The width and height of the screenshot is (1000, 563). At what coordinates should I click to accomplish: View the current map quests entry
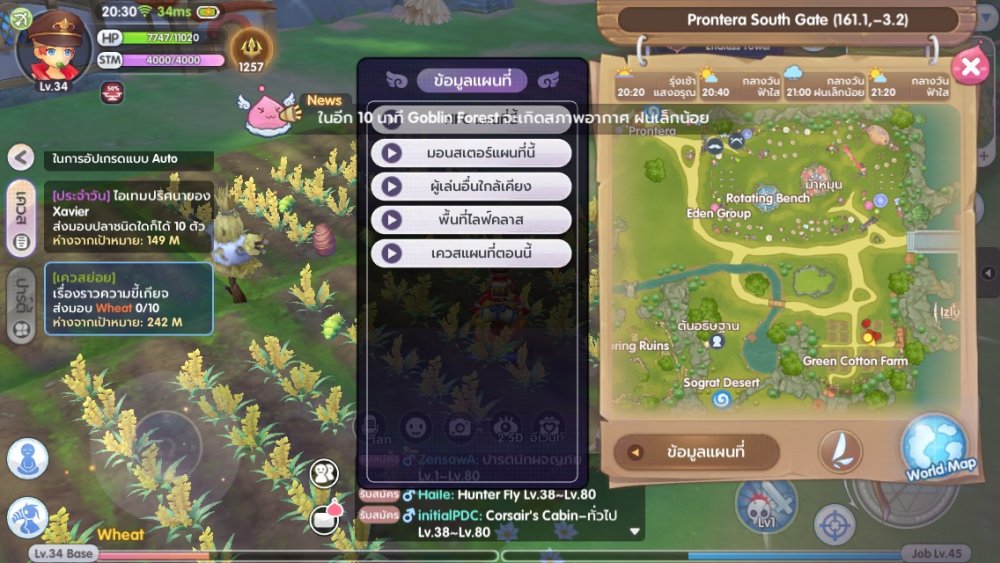click(x=471, y=253)
